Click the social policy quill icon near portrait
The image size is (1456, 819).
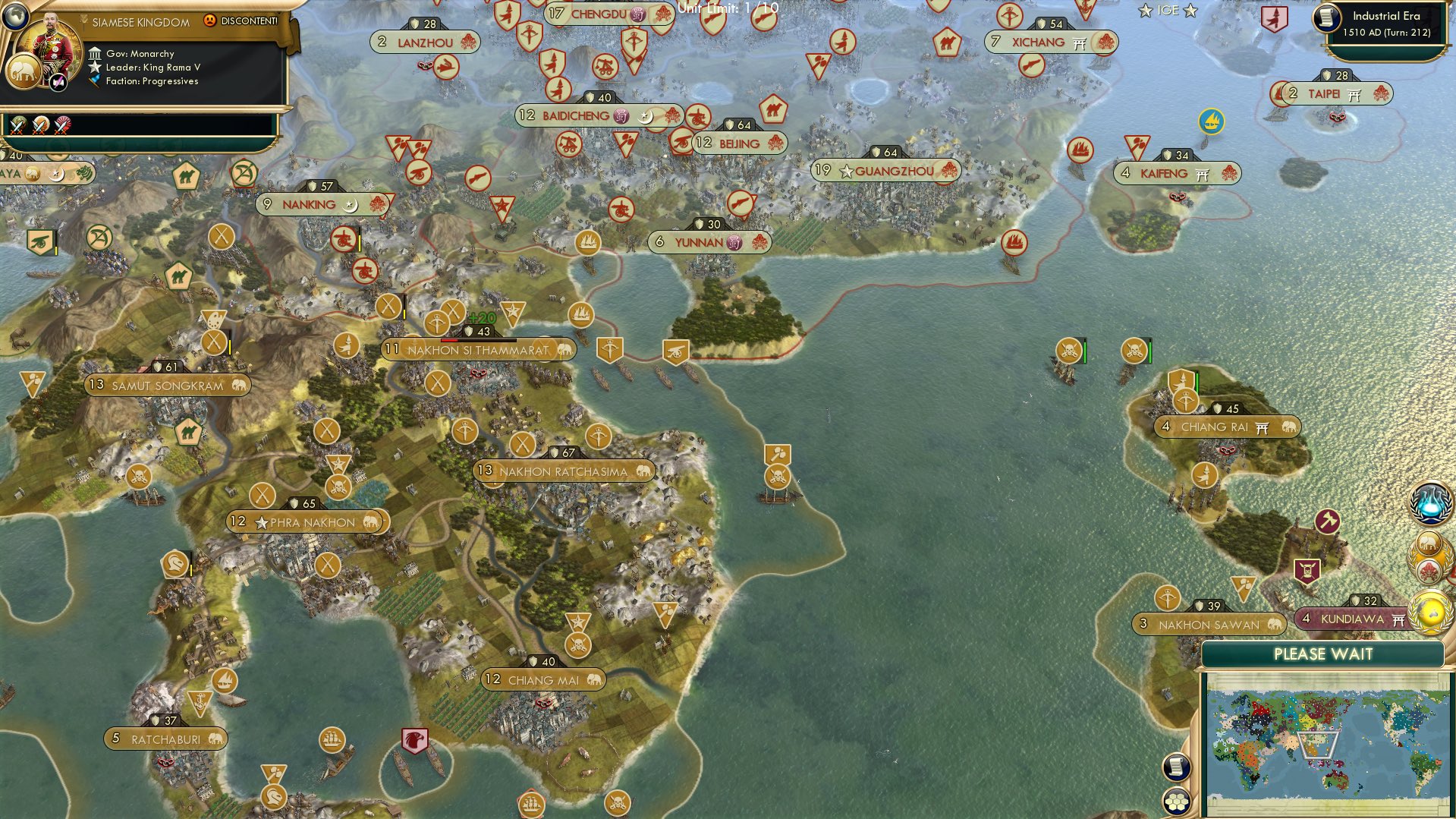tap(58, 83)
